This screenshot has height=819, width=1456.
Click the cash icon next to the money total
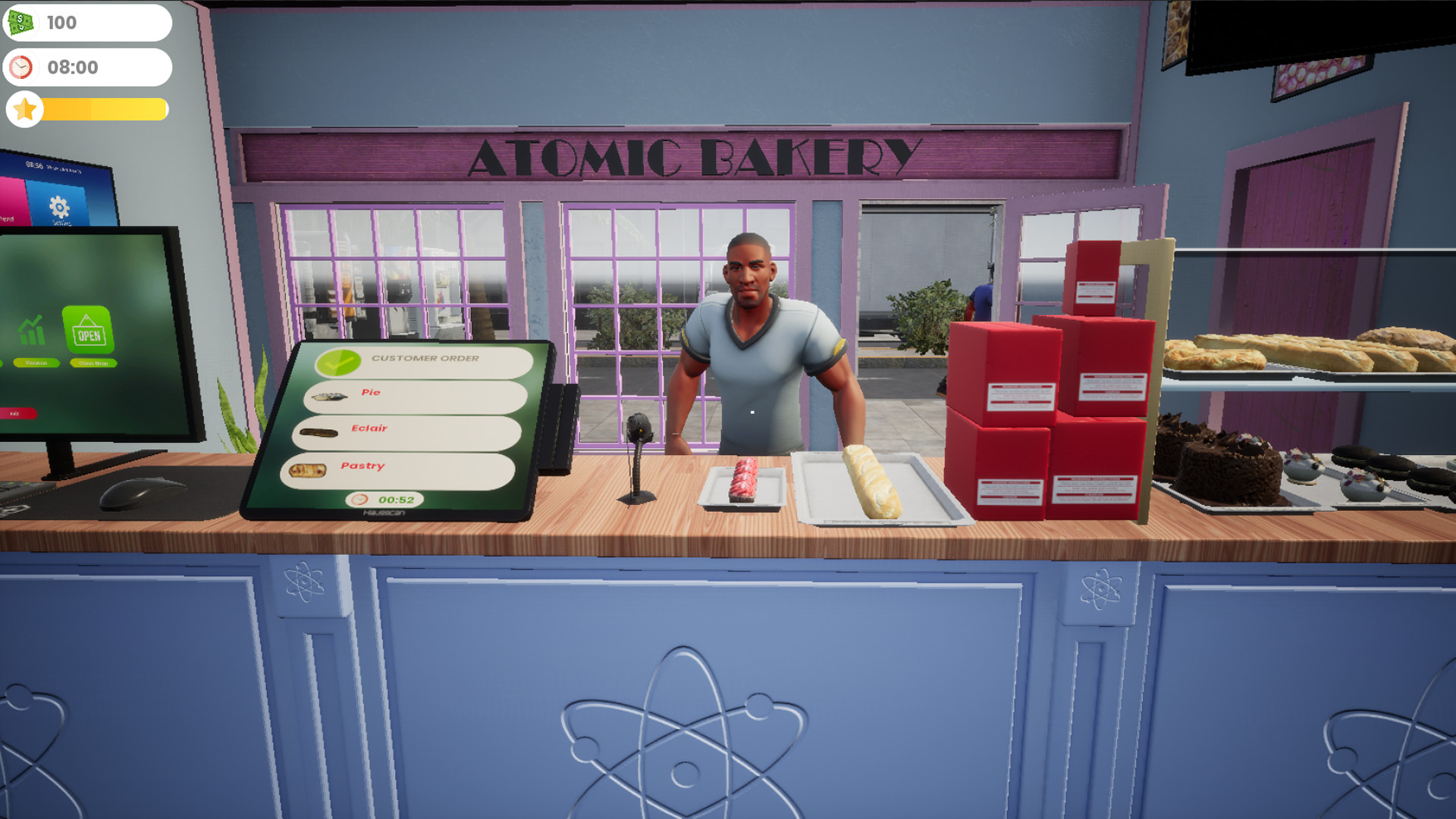[21, 22]
